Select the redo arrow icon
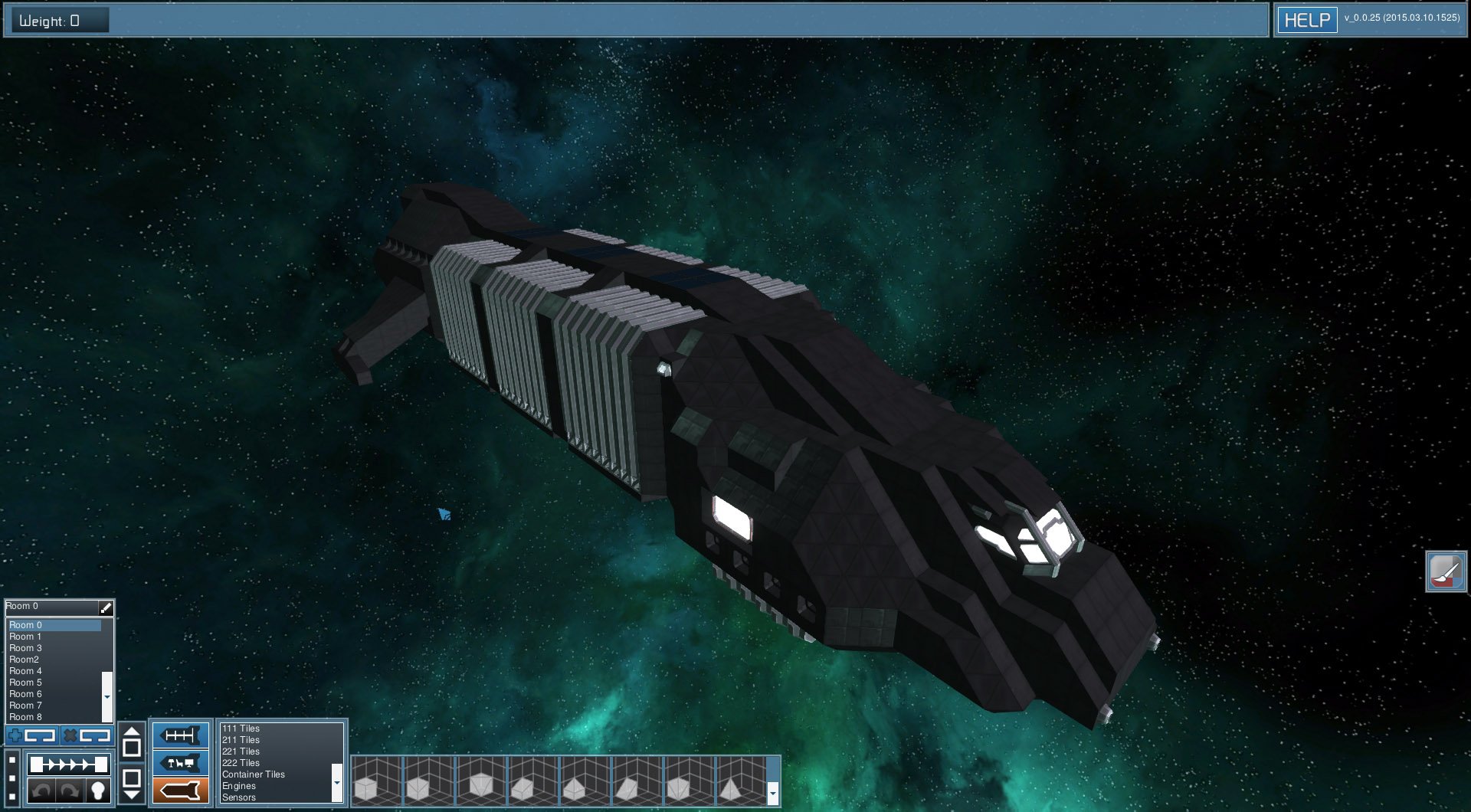 (69, 789)
